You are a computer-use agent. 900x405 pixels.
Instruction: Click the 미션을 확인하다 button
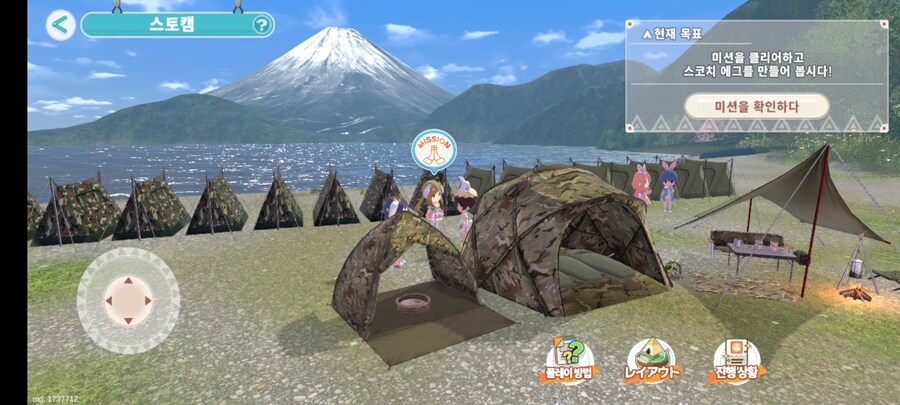(x=756, y=106)
